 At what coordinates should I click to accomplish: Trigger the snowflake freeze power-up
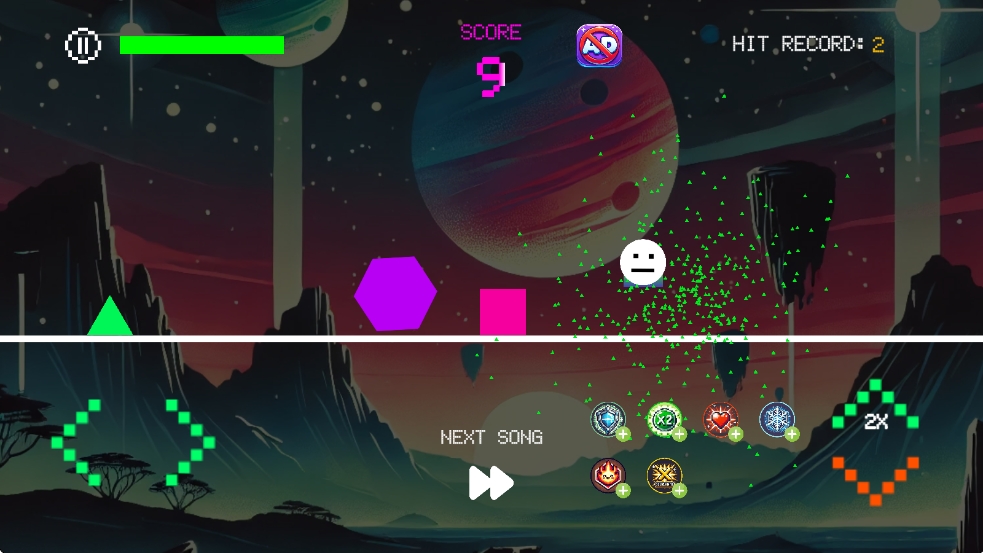776,420
